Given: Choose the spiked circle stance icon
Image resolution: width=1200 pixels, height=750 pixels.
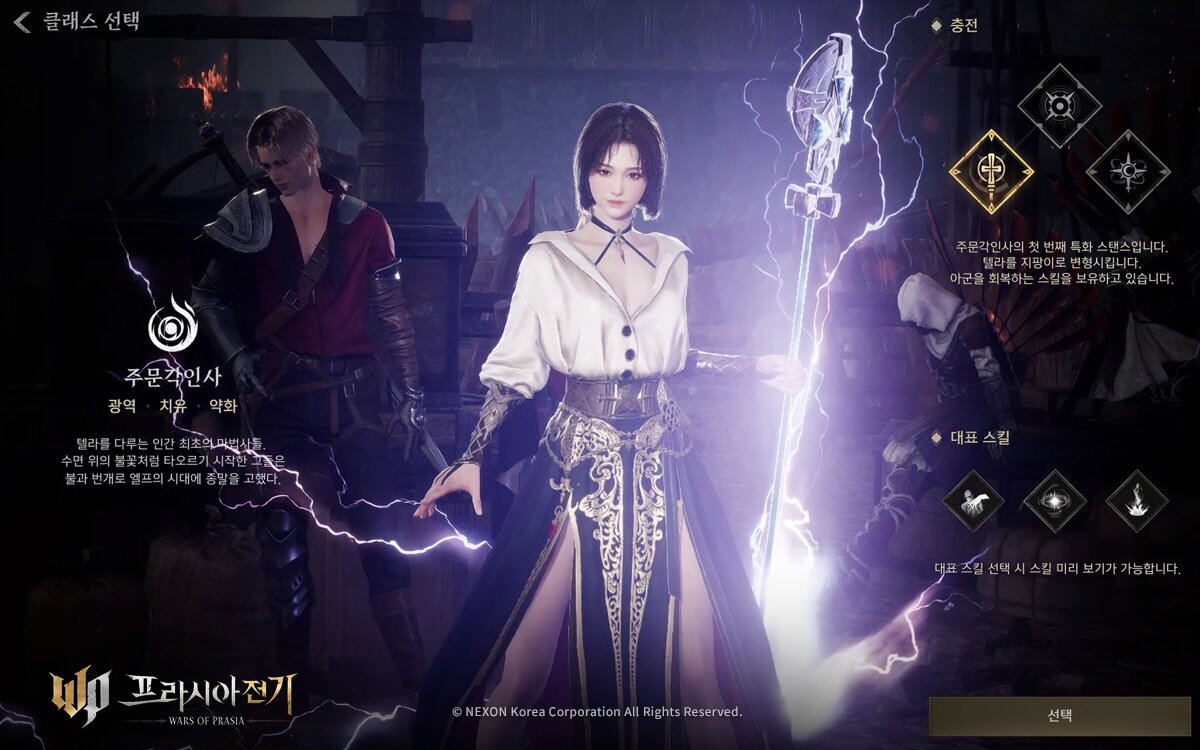Looking at the screenshot, I should click(x=1059, y=105).
